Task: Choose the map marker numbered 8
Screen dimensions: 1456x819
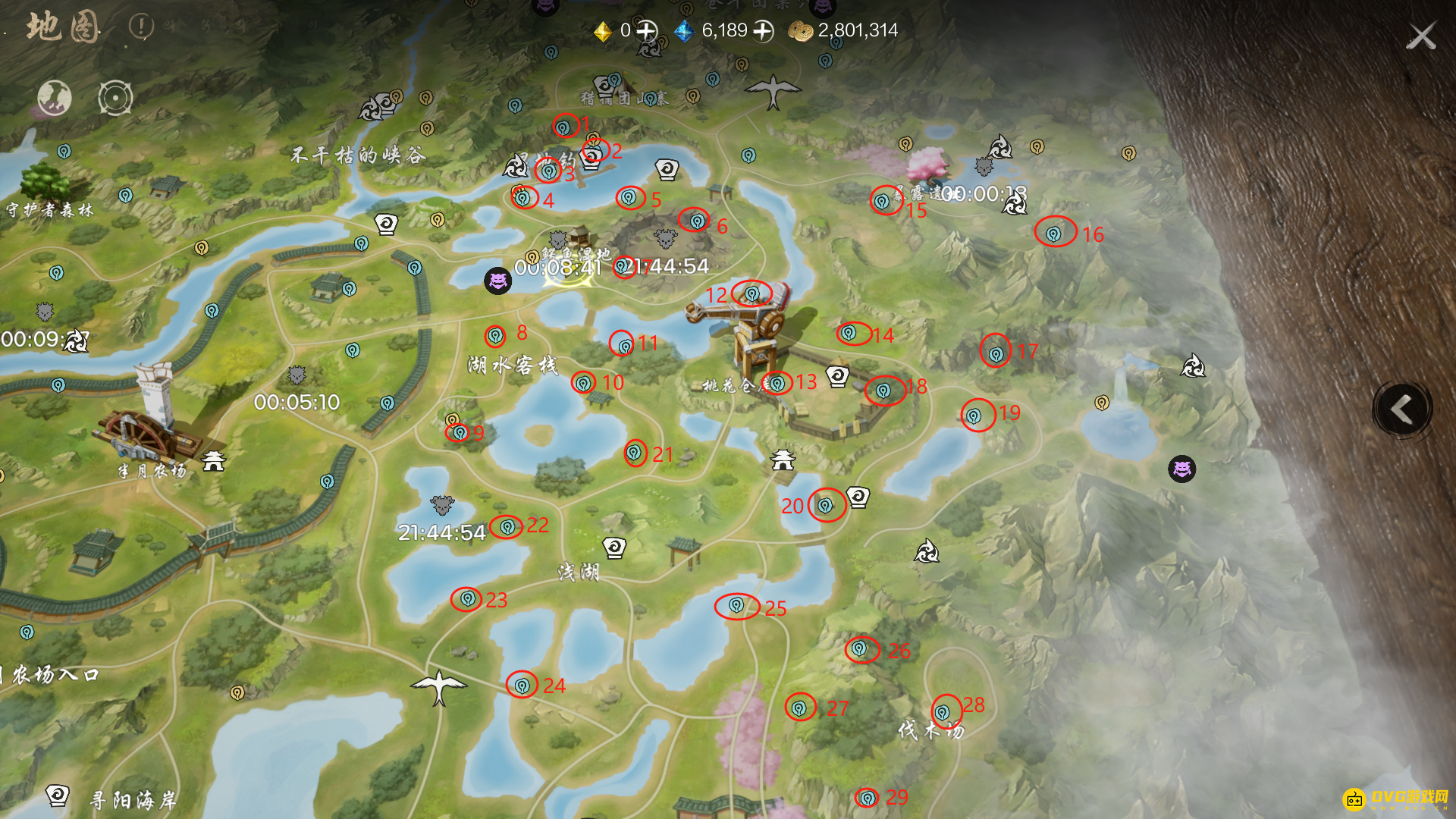Action: coord(495,334)
